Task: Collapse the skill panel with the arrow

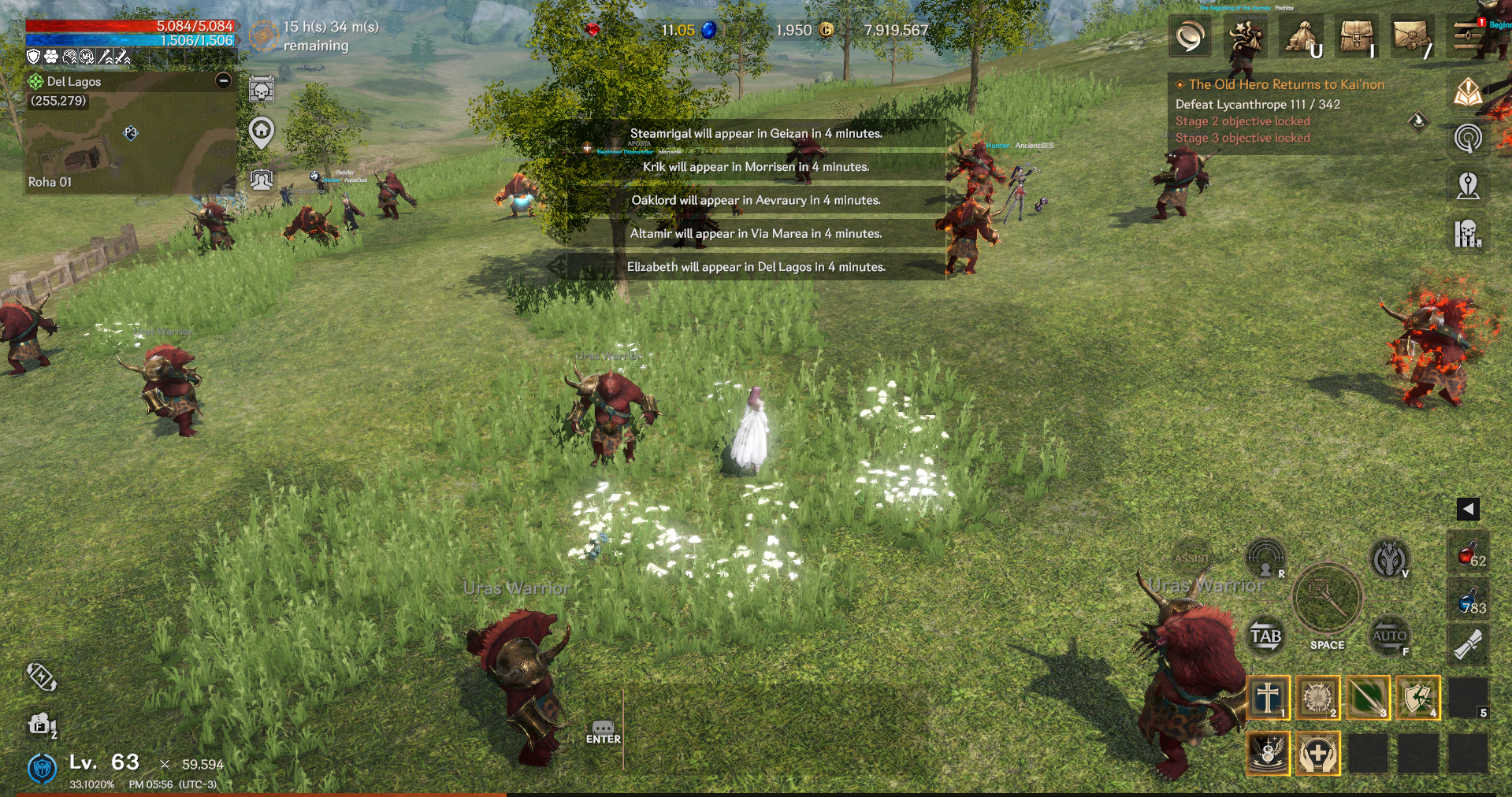Action: [x=1468, y=509]
